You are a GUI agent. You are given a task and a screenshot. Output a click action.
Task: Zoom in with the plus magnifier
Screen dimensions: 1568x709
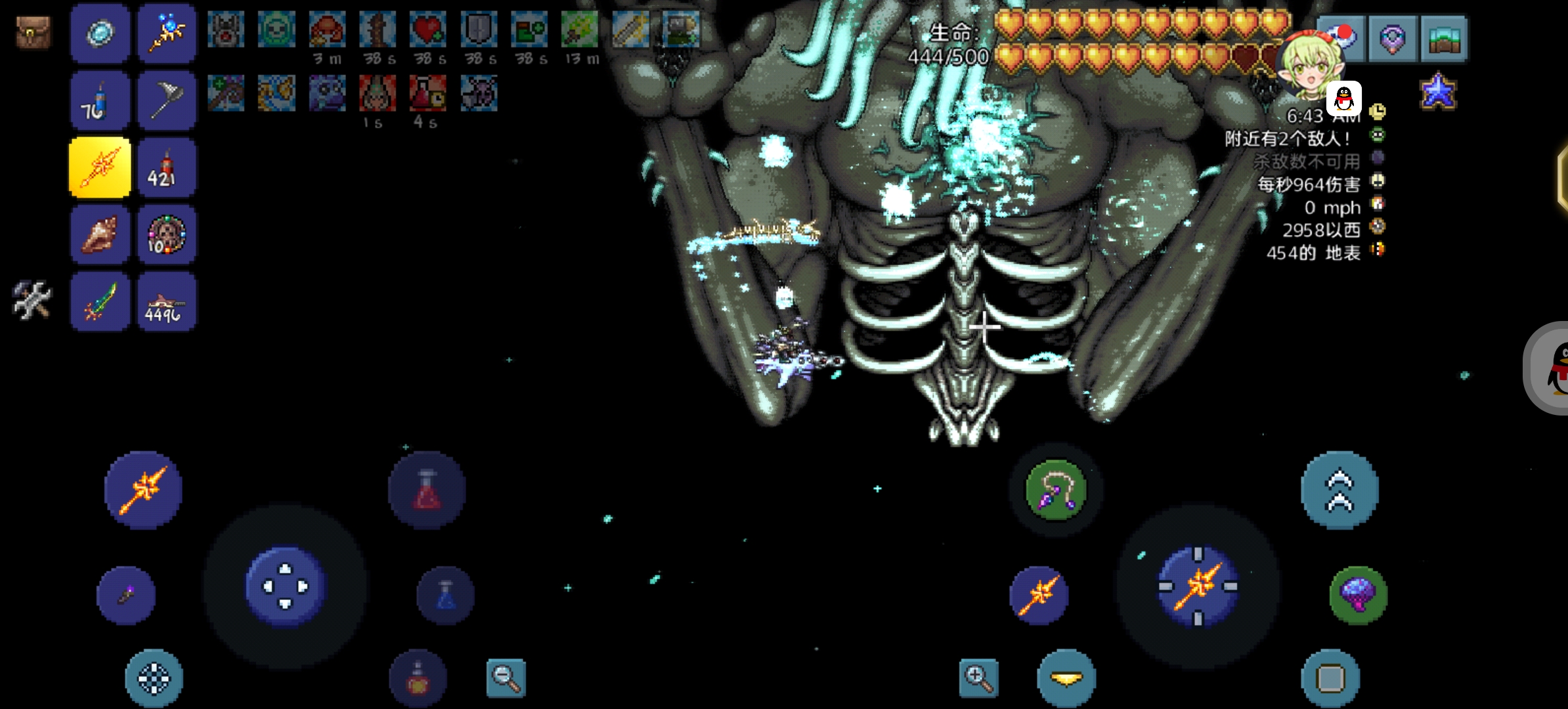978,677
